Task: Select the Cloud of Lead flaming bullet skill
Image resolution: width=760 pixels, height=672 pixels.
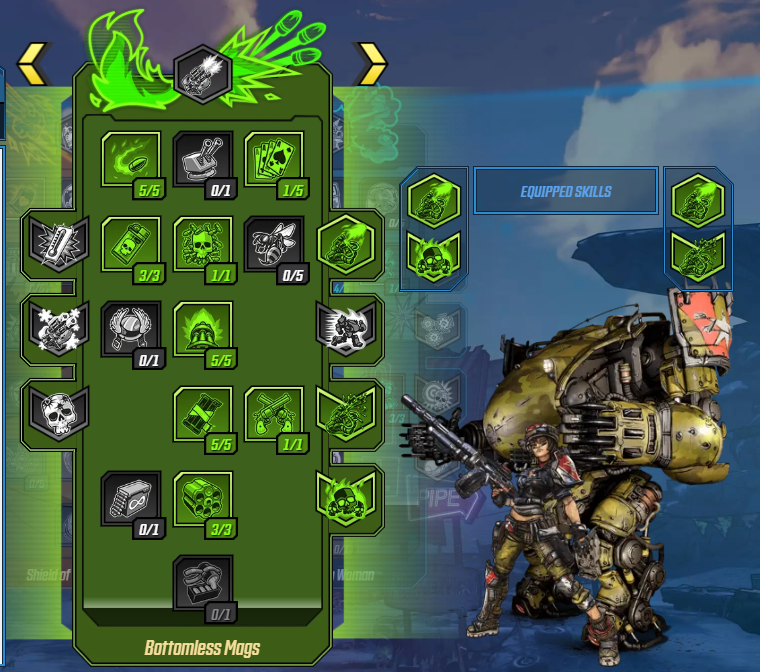Action: [131, 160]
